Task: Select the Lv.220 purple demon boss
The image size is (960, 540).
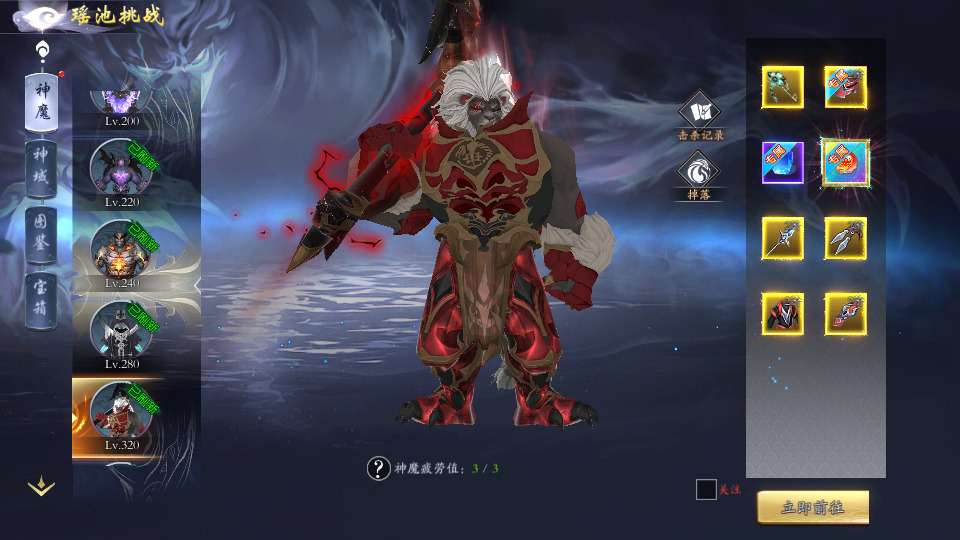Action: click(120, 168)
